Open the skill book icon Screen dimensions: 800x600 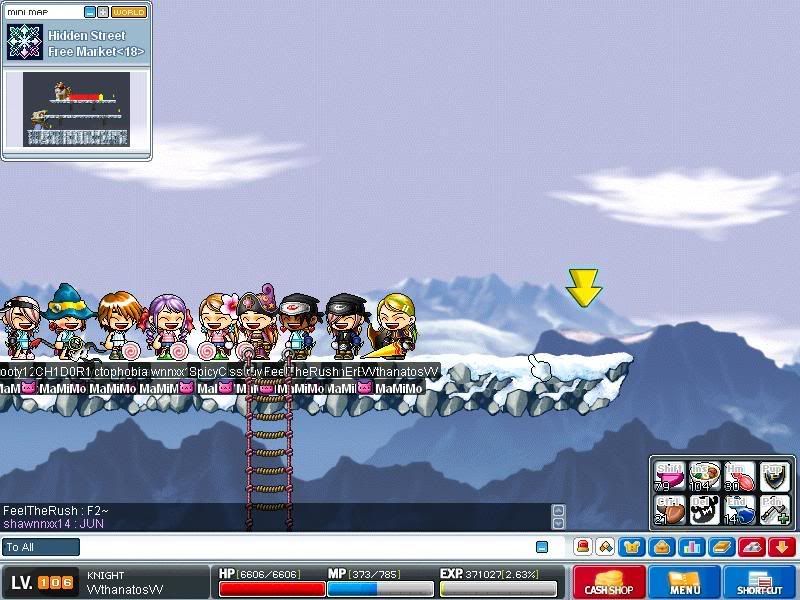[720, 547]
